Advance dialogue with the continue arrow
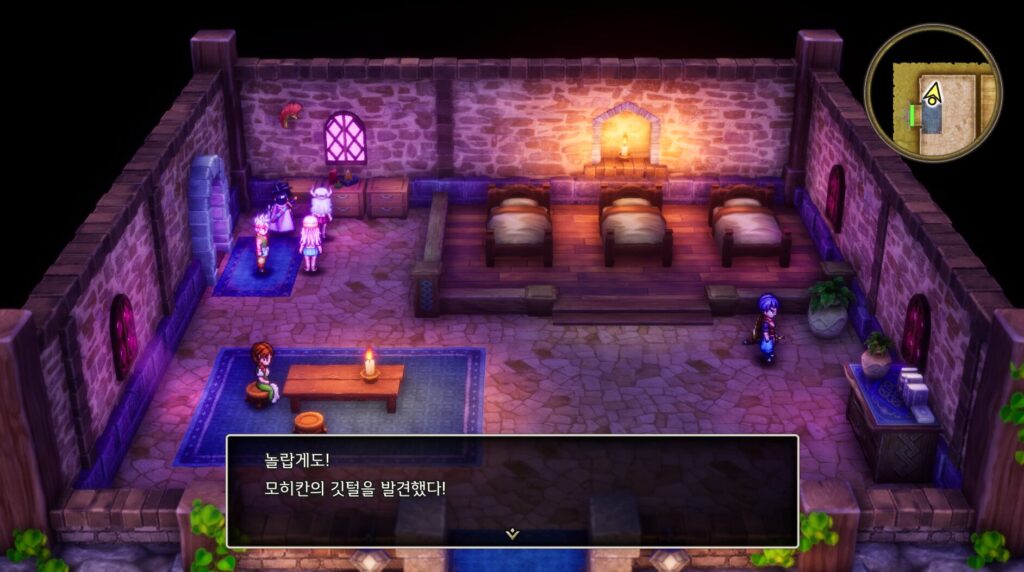 coord(512,534)
